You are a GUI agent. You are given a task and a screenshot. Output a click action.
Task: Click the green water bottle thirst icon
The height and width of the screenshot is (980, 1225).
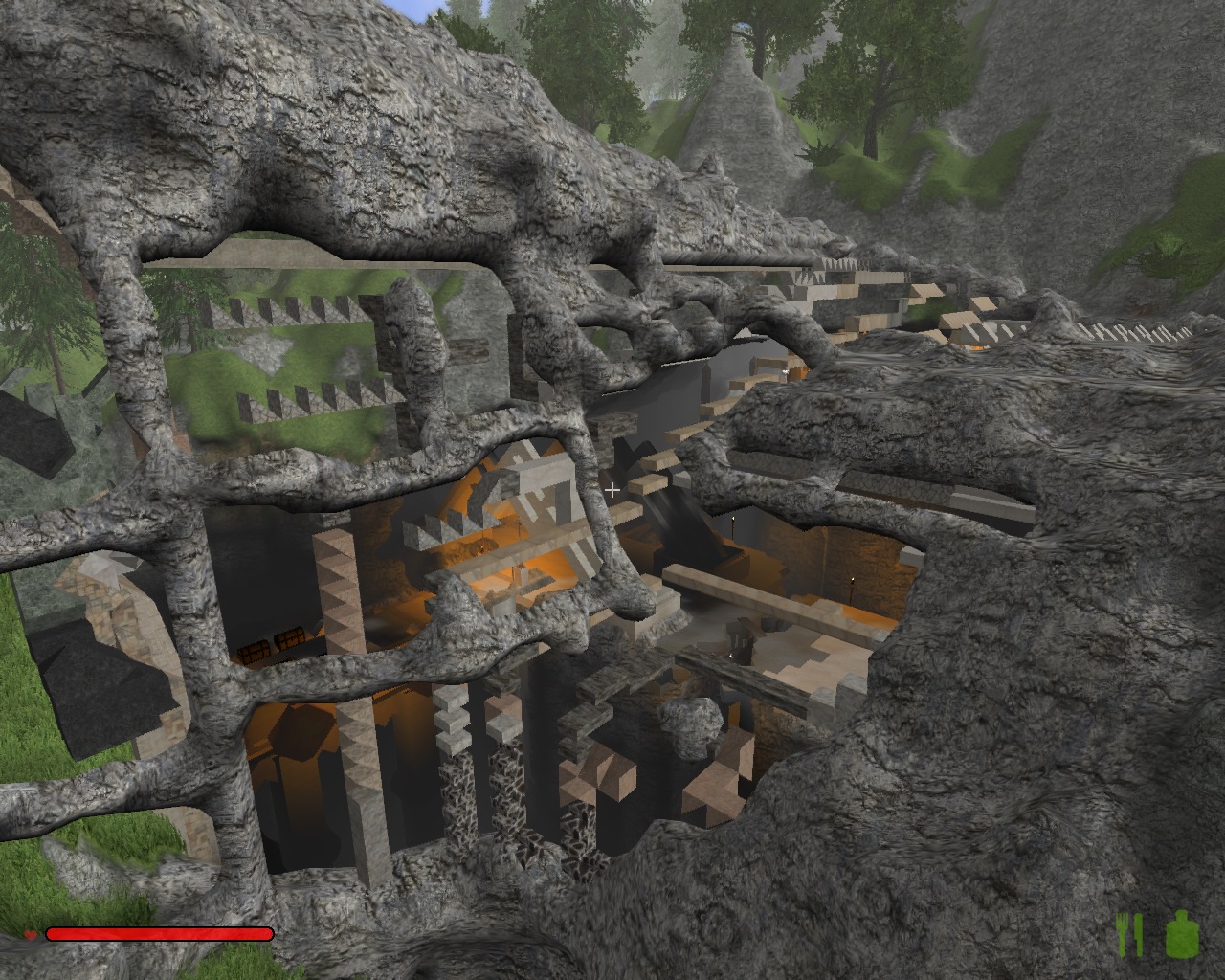click(1183, 934)
